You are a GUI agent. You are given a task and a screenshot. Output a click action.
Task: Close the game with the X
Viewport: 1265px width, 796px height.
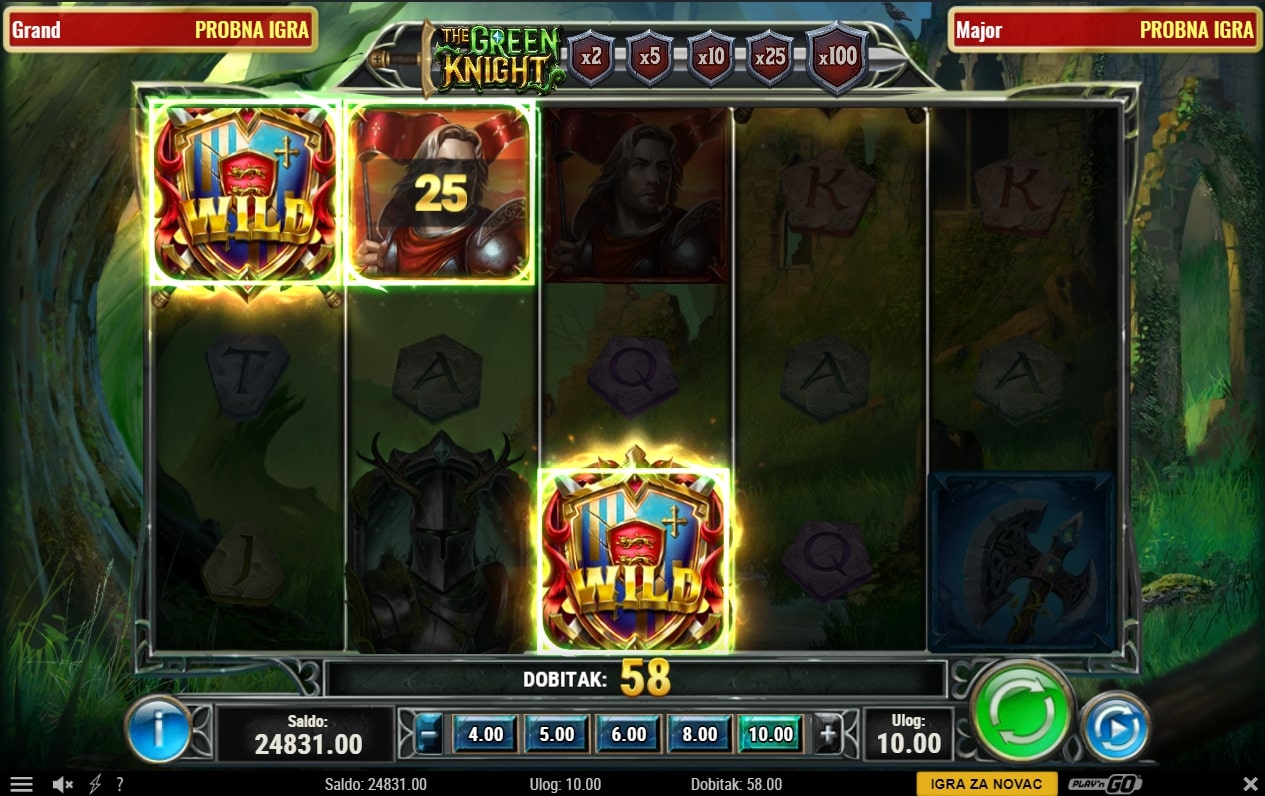pos(1250,784)
